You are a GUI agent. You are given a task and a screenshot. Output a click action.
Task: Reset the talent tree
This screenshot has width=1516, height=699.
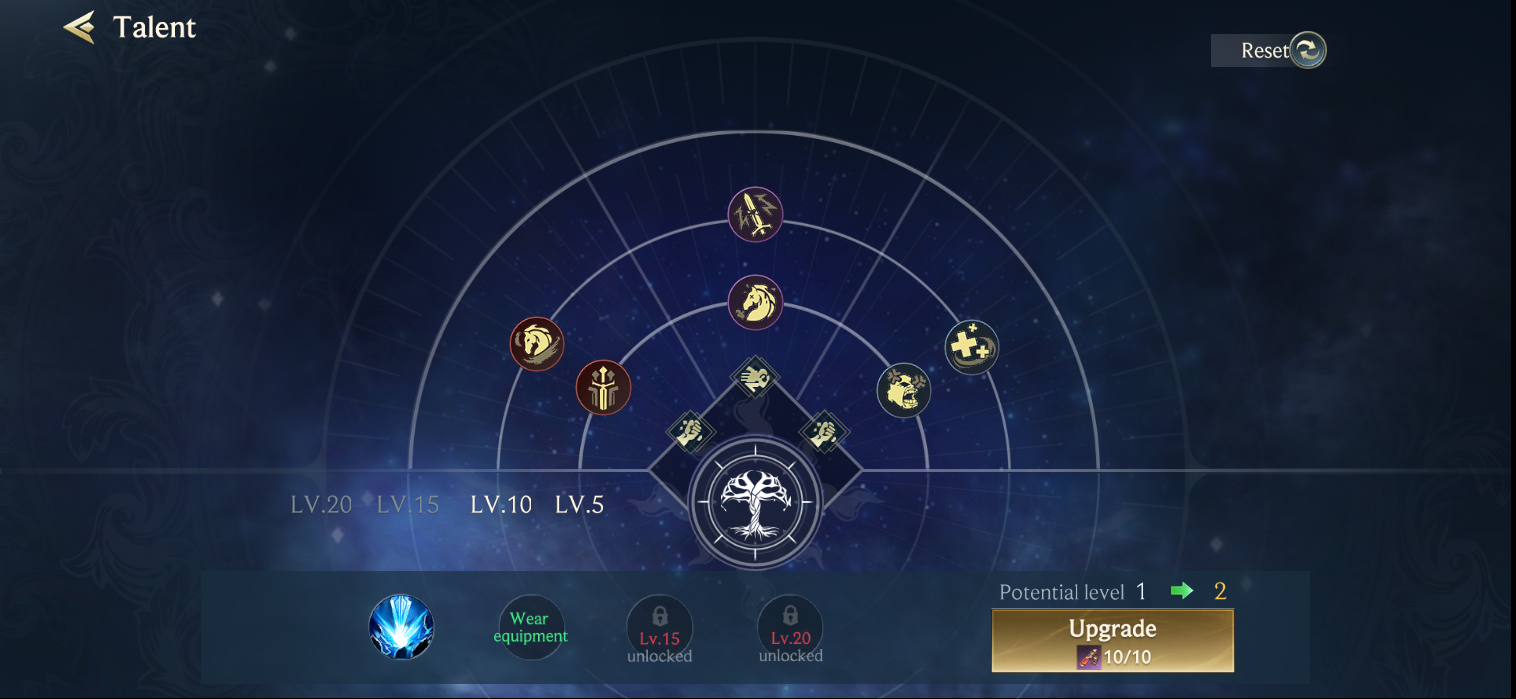tap(1270, 50)
